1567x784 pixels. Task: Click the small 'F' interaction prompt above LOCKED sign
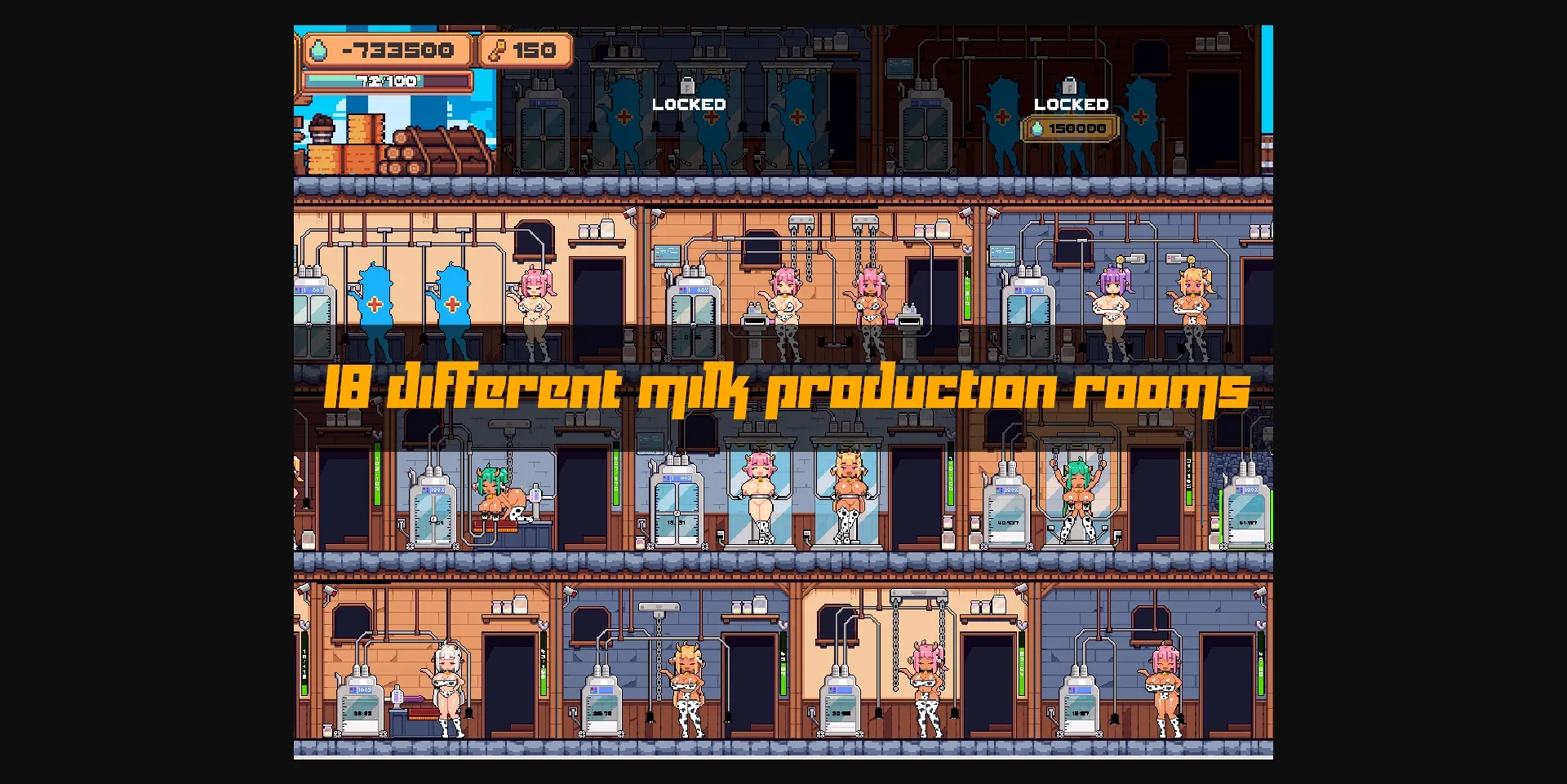(690, 84)
